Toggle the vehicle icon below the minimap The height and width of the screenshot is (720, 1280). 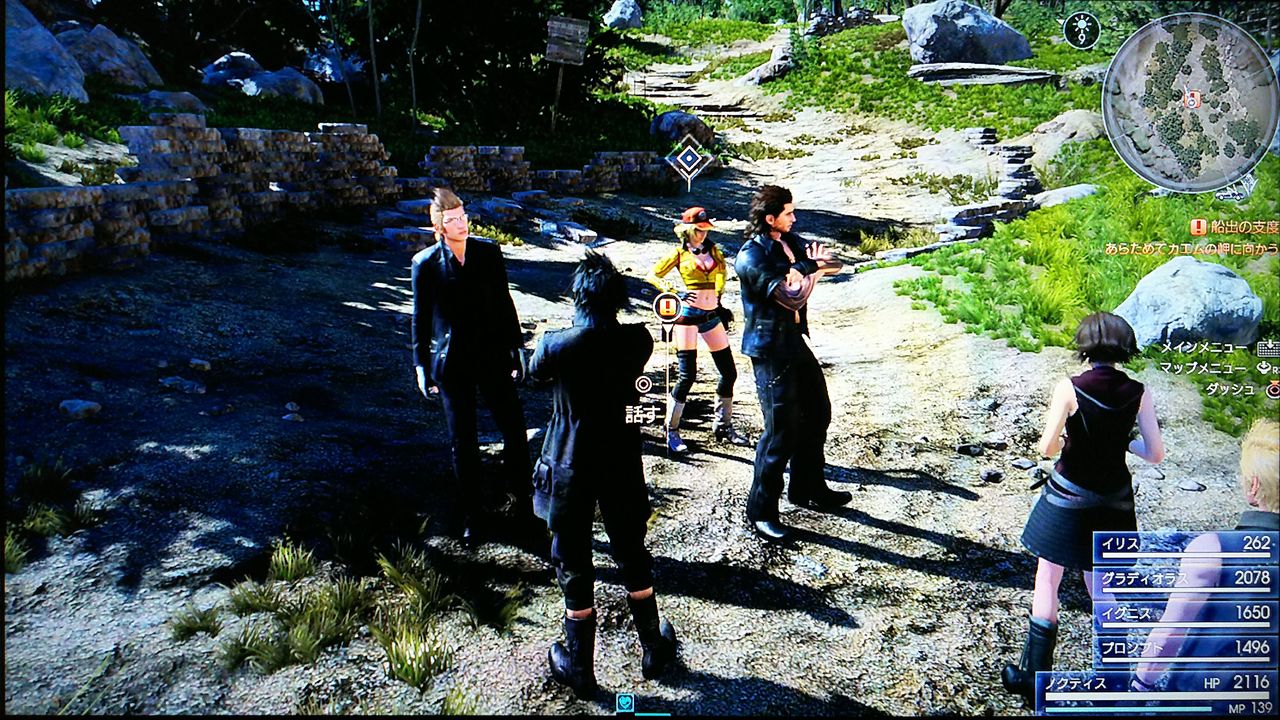pos(1228,194)
